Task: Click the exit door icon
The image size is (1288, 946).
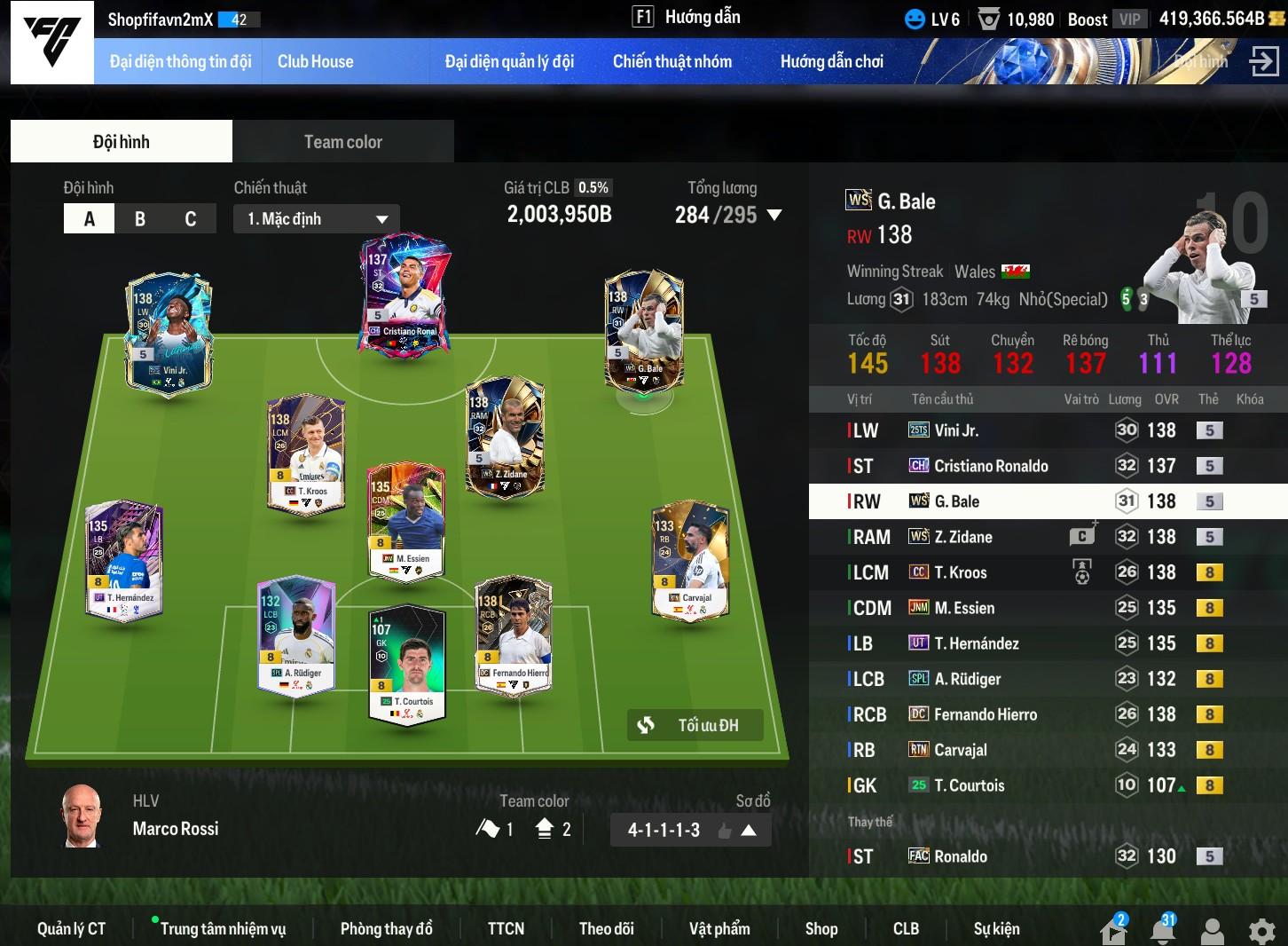Action: 1263,61
